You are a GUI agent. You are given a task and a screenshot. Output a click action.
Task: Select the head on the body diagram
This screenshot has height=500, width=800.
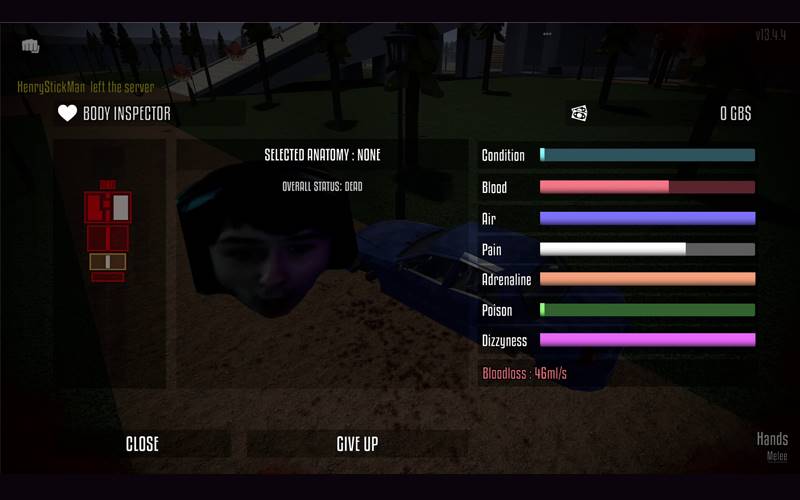[x=108, y=185]
